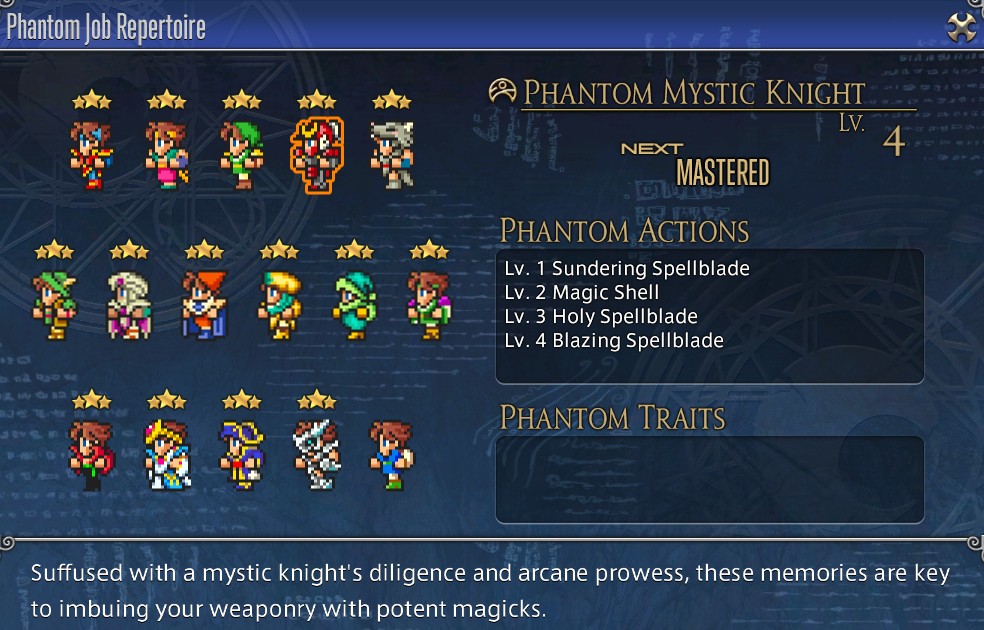Pick the gold-crowned white robe sprite
The height and width of the screenshot is (630, 984).
coord(166,455)
